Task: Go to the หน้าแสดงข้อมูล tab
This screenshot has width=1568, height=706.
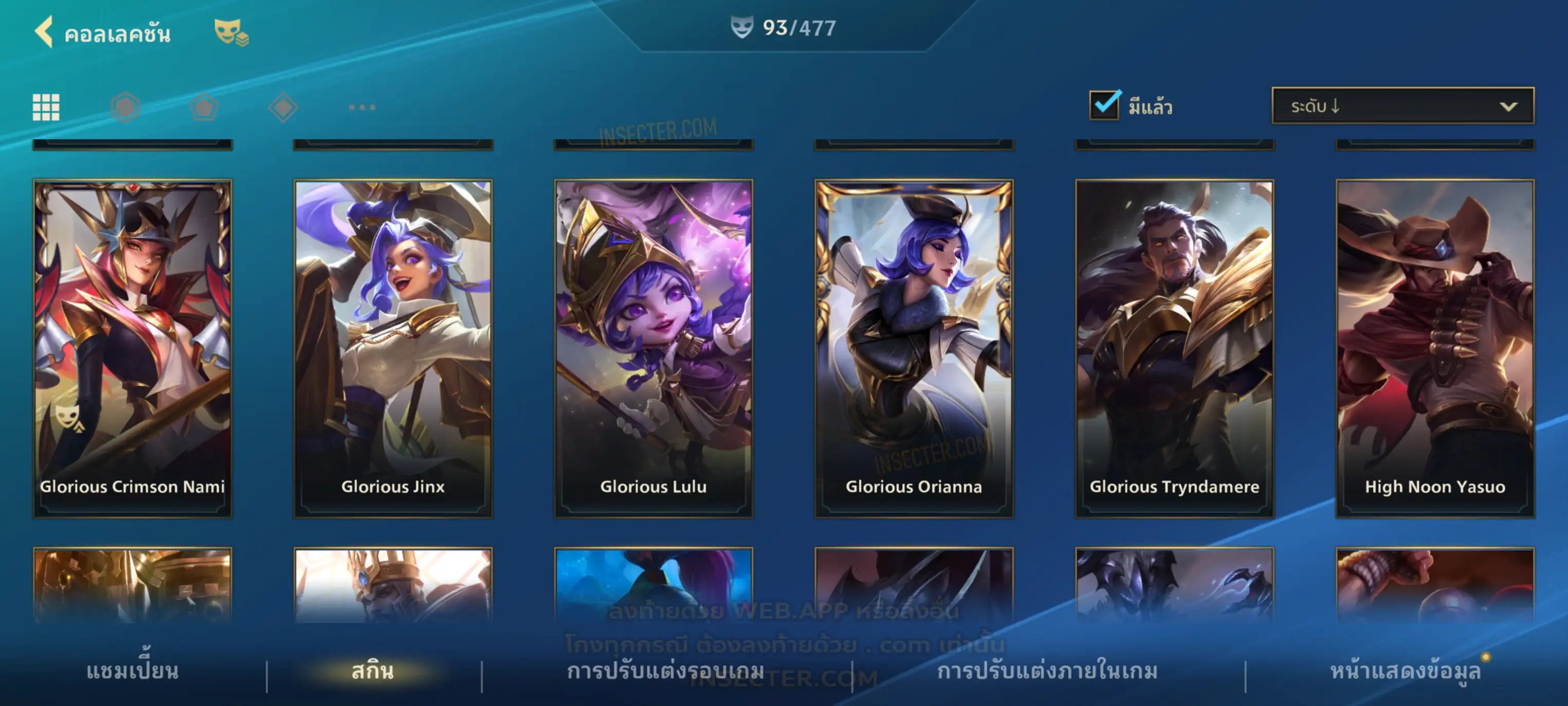Action: (1405, 671)
